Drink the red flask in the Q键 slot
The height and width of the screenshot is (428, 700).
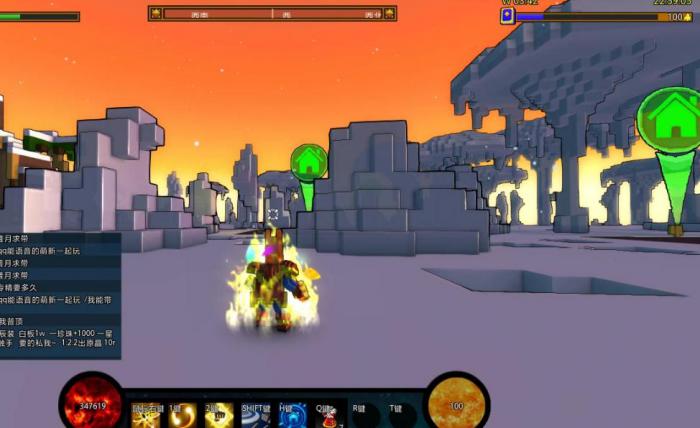[328, 415]
